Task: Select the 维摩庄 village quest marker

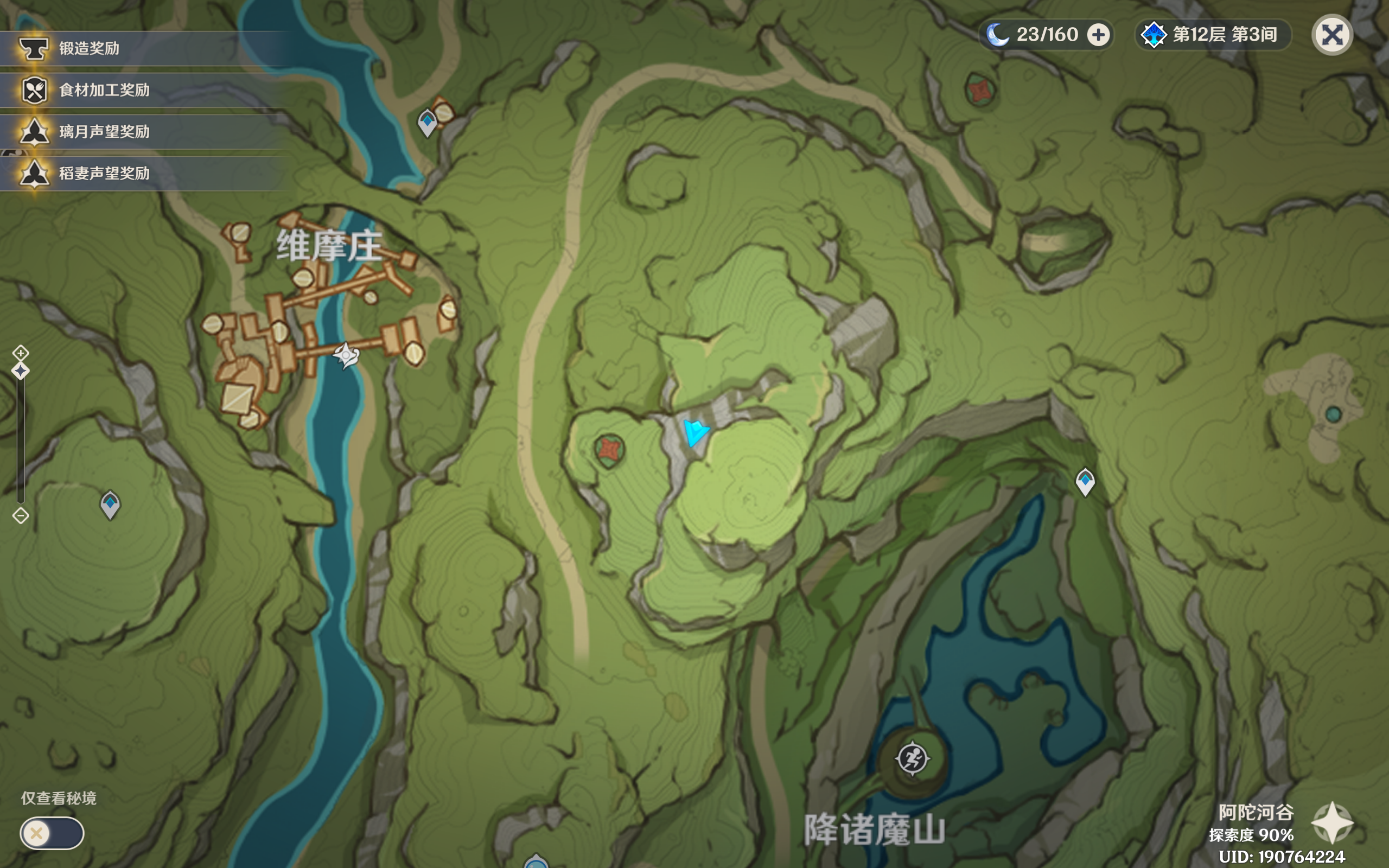Action: coord(346,355)
